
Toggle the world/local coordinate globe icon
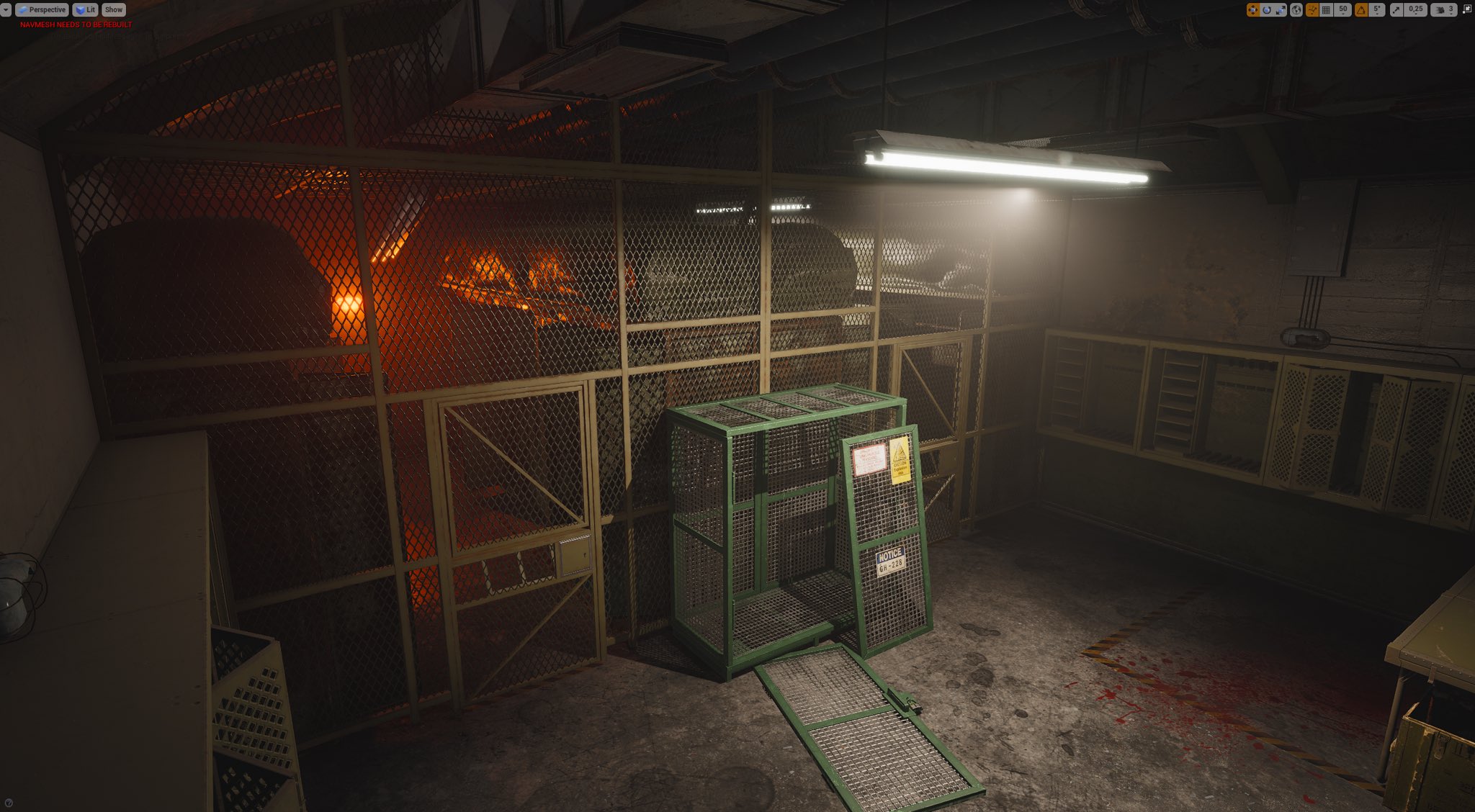[x=1296, y=10]
